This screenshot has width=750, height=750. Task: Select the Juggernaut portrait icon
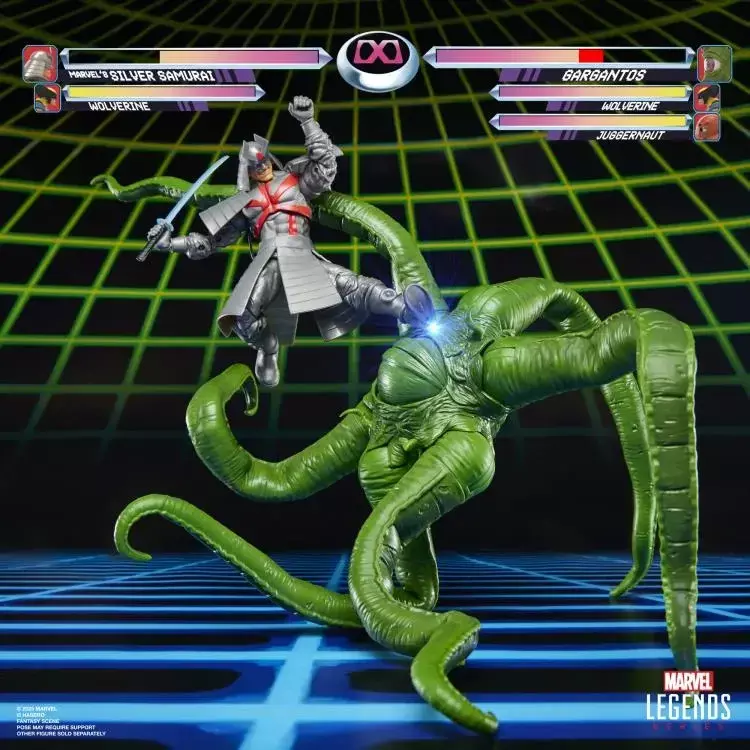[707, 127]
